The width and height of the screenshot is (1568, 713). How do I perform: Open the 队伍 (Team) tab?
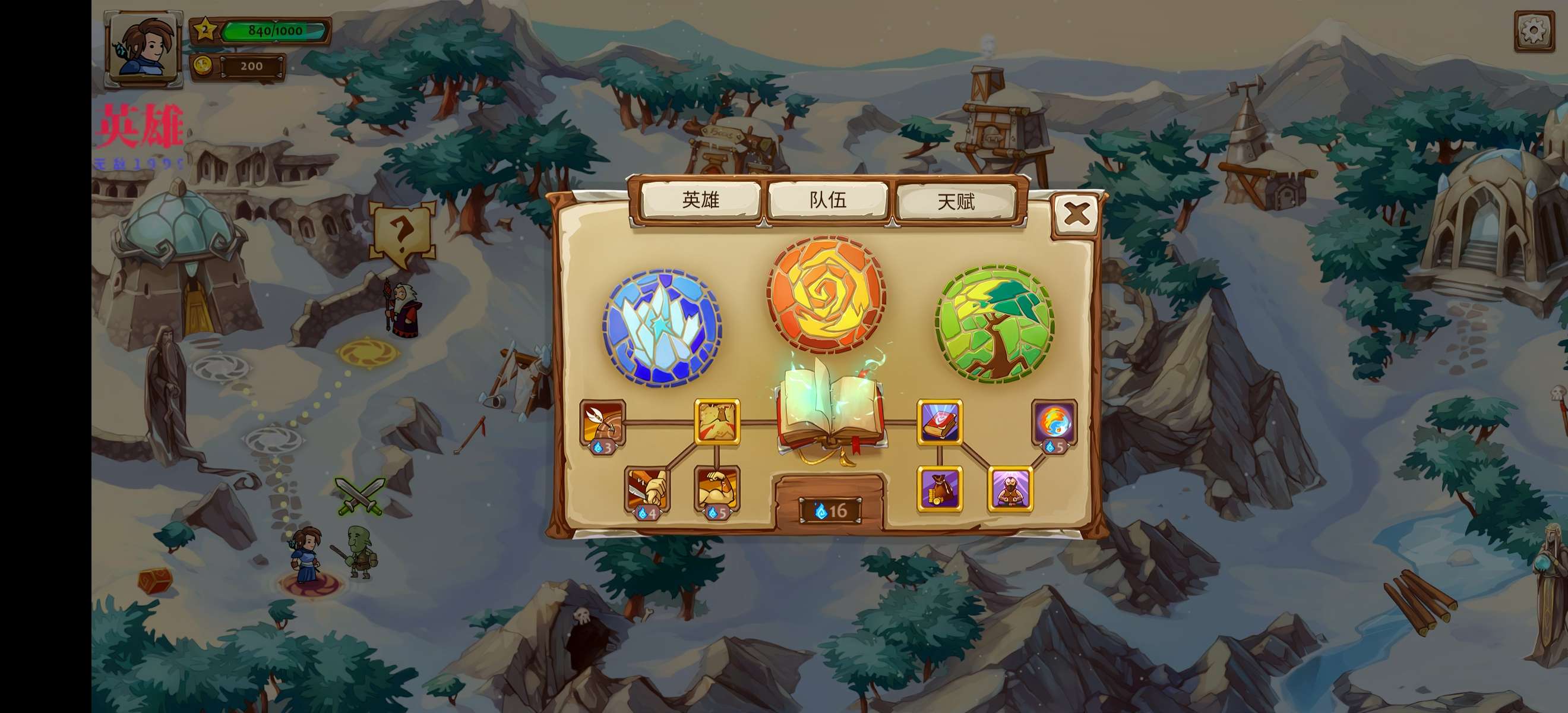828,200
